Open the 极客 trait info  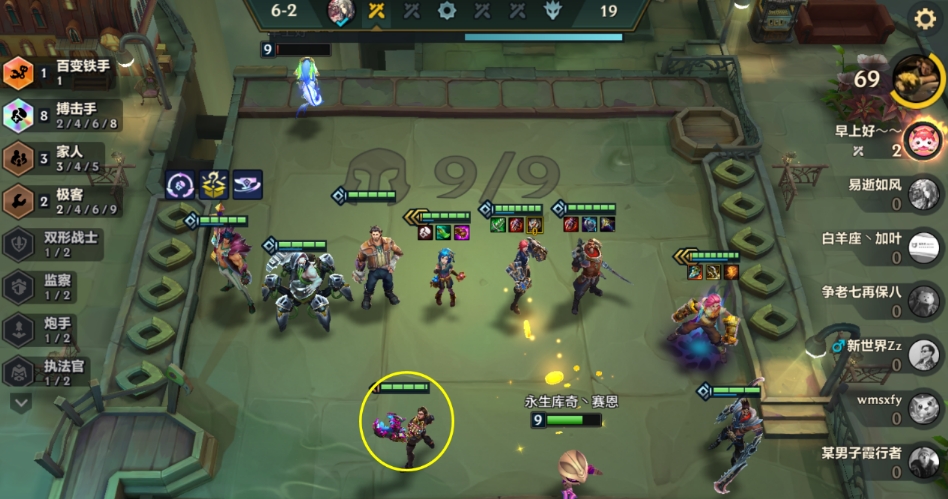click(x=62, y=201)
